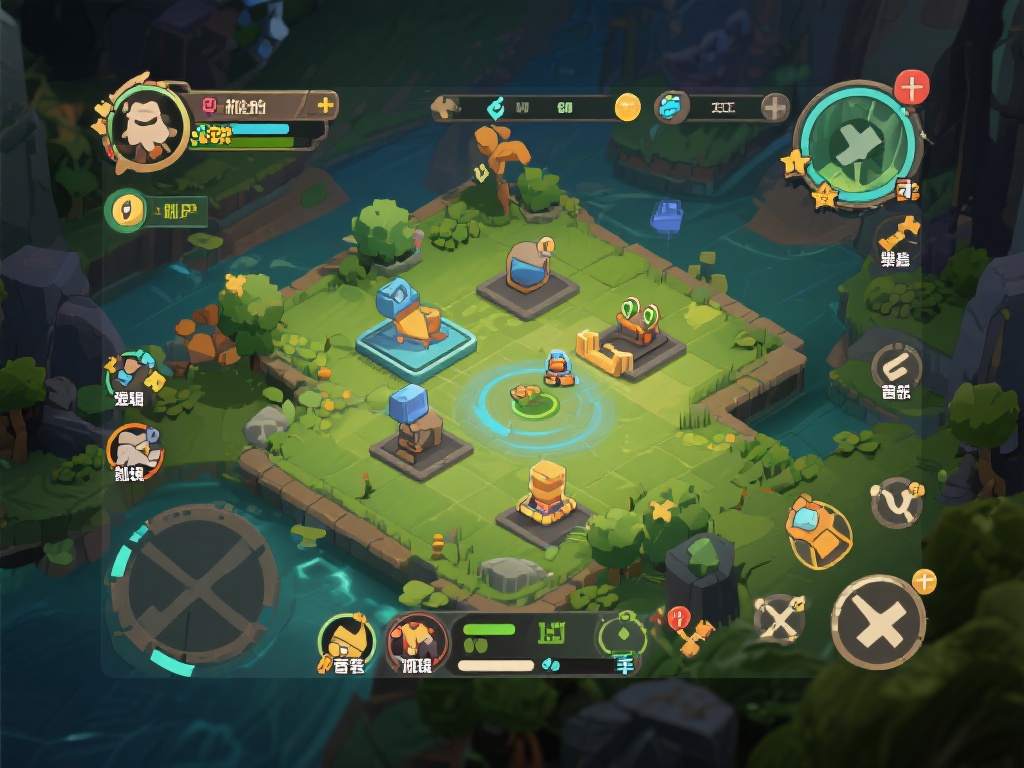Activate the small crossed-bones skill button
1024x768 pixels.
click(778, 619)
